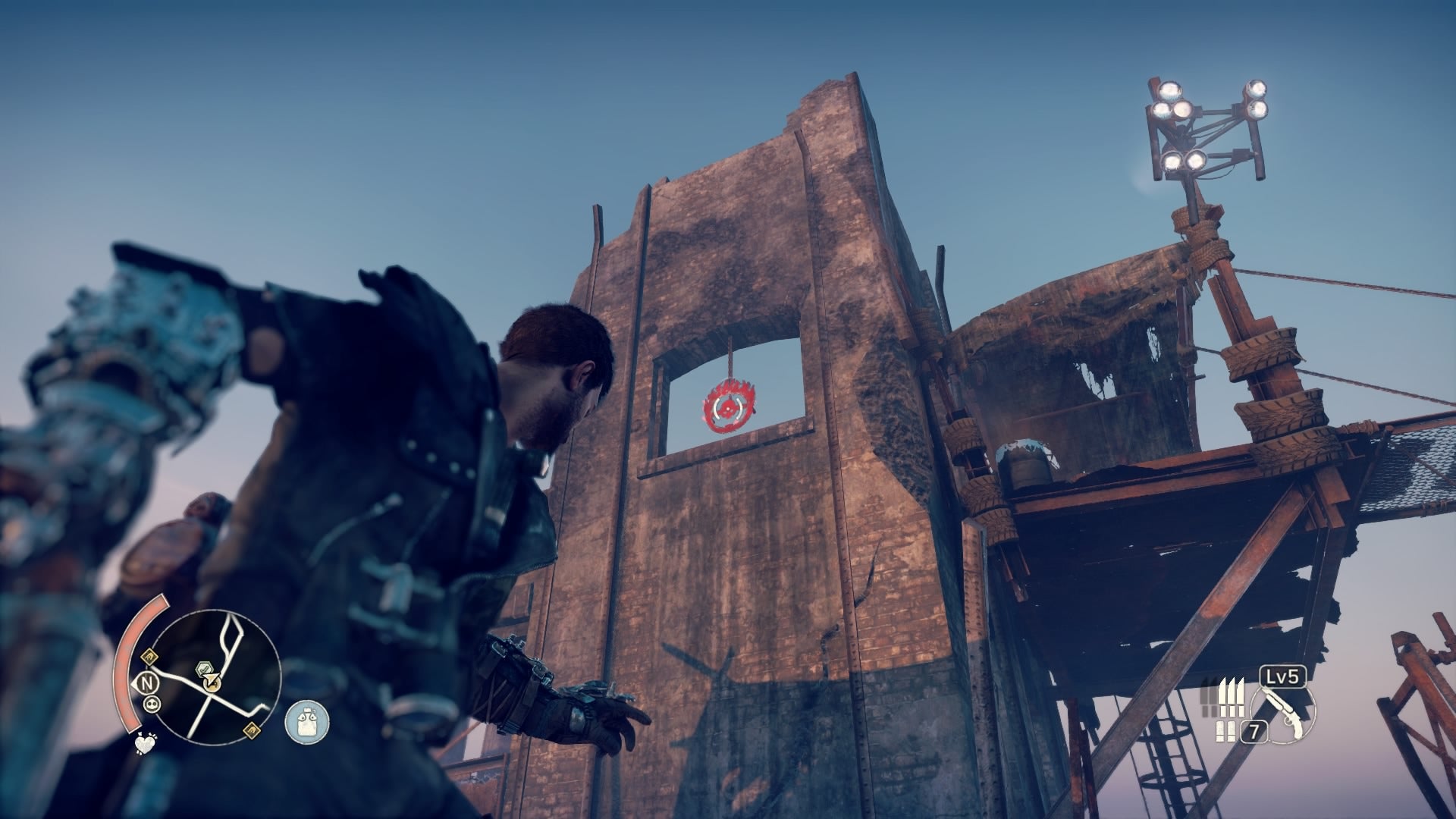Click the skull face icon beside the minimap
Viewport: 1456px width, 819px height.
(x=152, y=704)
